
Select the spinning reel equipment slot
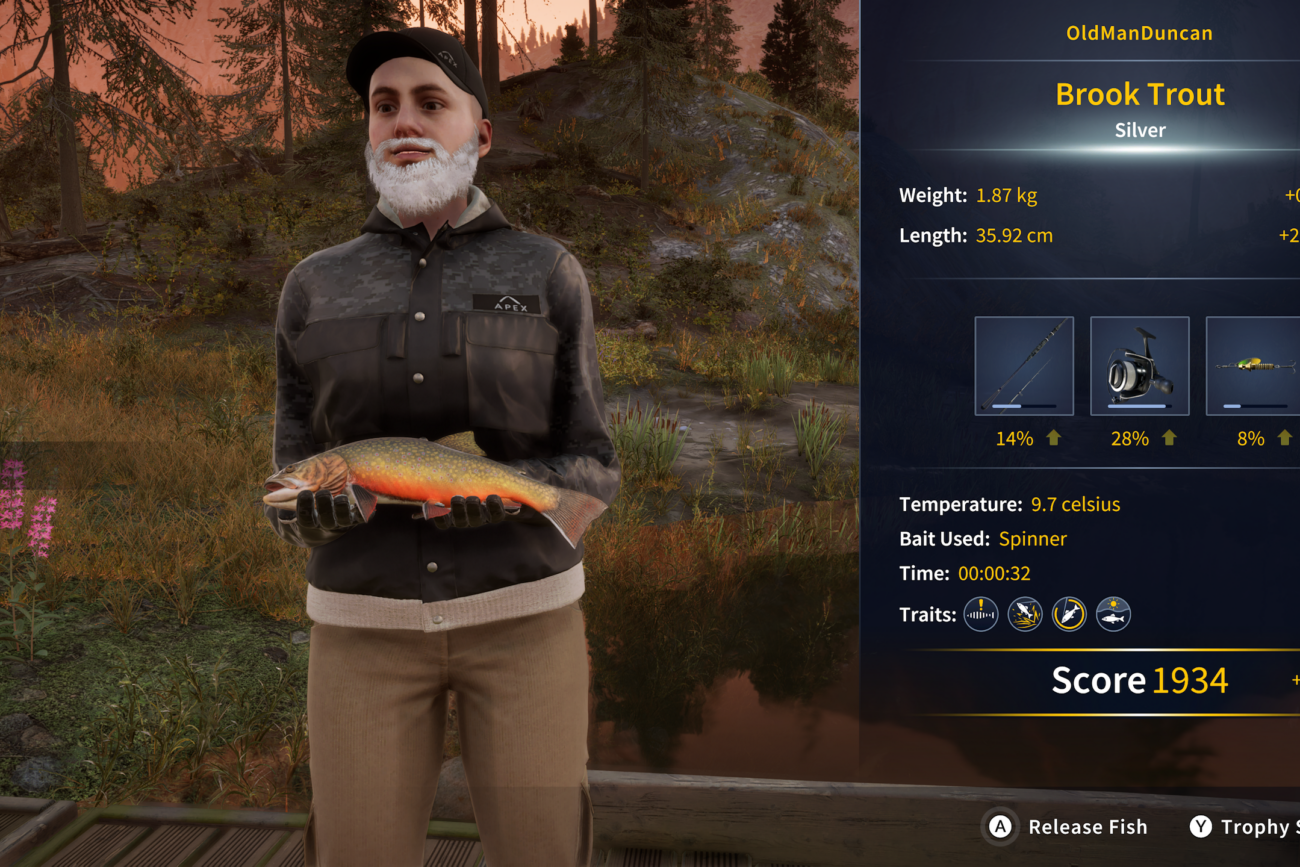click(x=1139, y=366)
